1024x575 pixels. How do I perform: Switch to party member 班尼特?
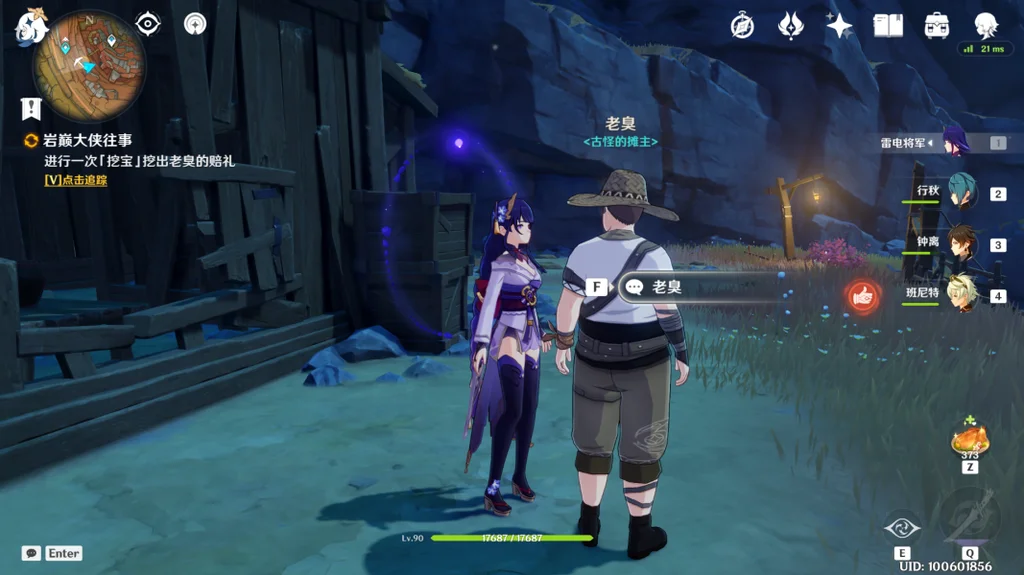pyautogui.click(x=961, y=294)
